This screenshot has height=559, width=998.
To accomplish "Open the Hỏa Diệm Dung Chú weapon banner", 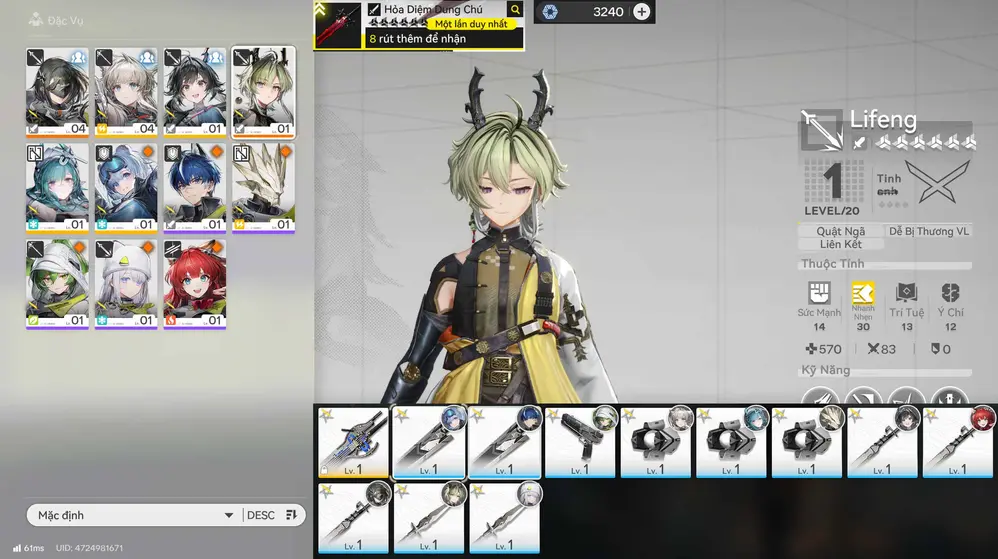I will pos(418,25).
